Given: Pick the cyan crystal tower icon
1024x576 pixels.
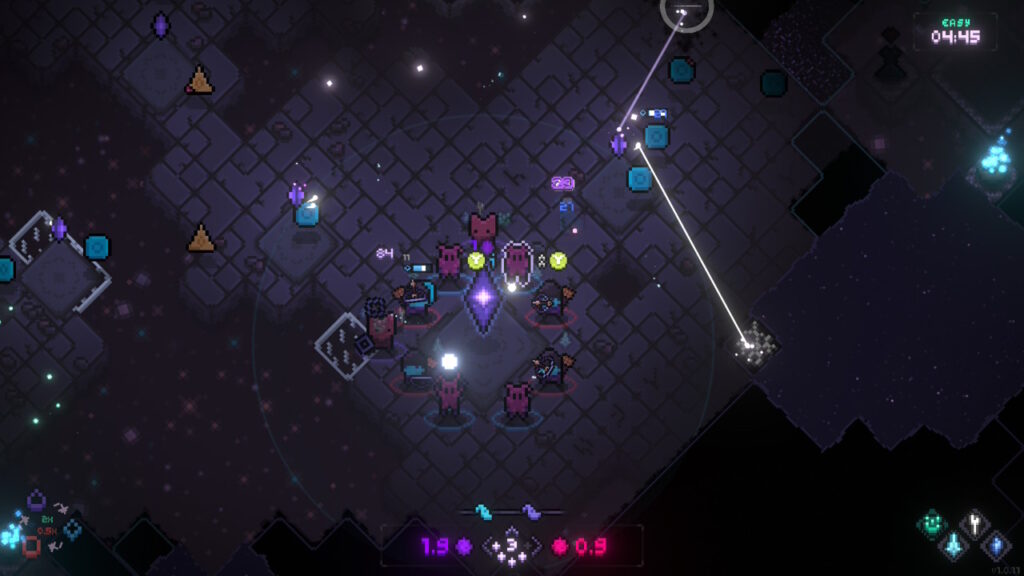Looking at the screenshot, I should click(953, 545).
